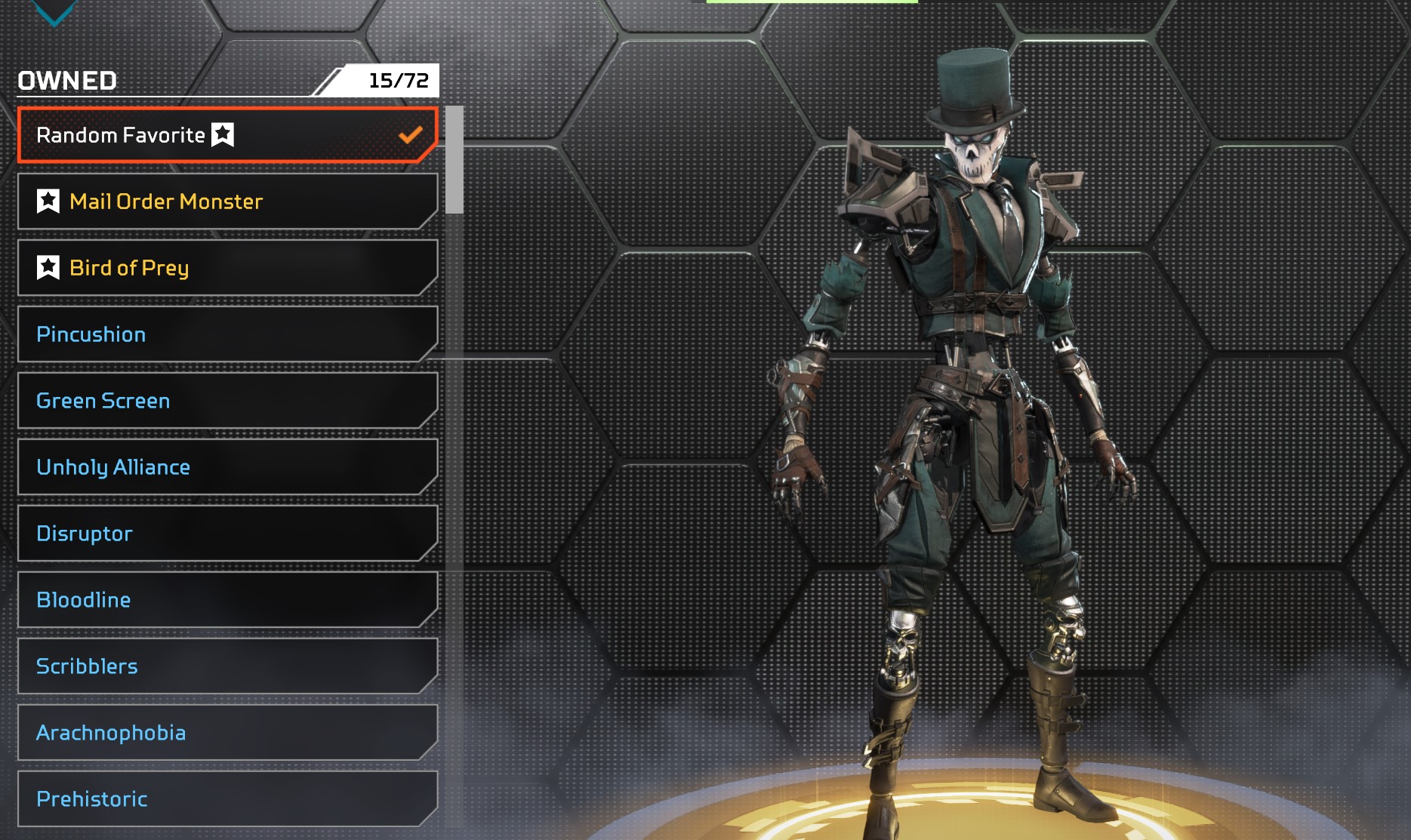The width and height of the screenshot is (1411, 840).
Task: Equip the Bird of Prey skin
Action: click(x=226, y=268)
